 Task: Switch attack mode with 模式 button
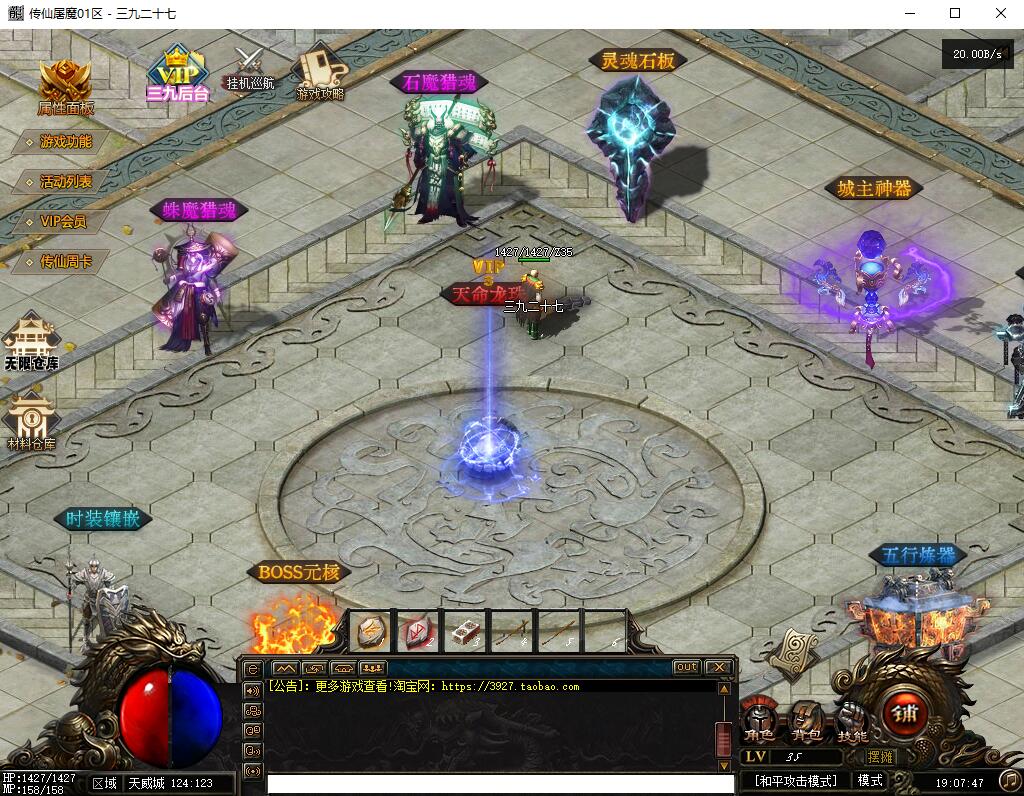click(870, 780)
